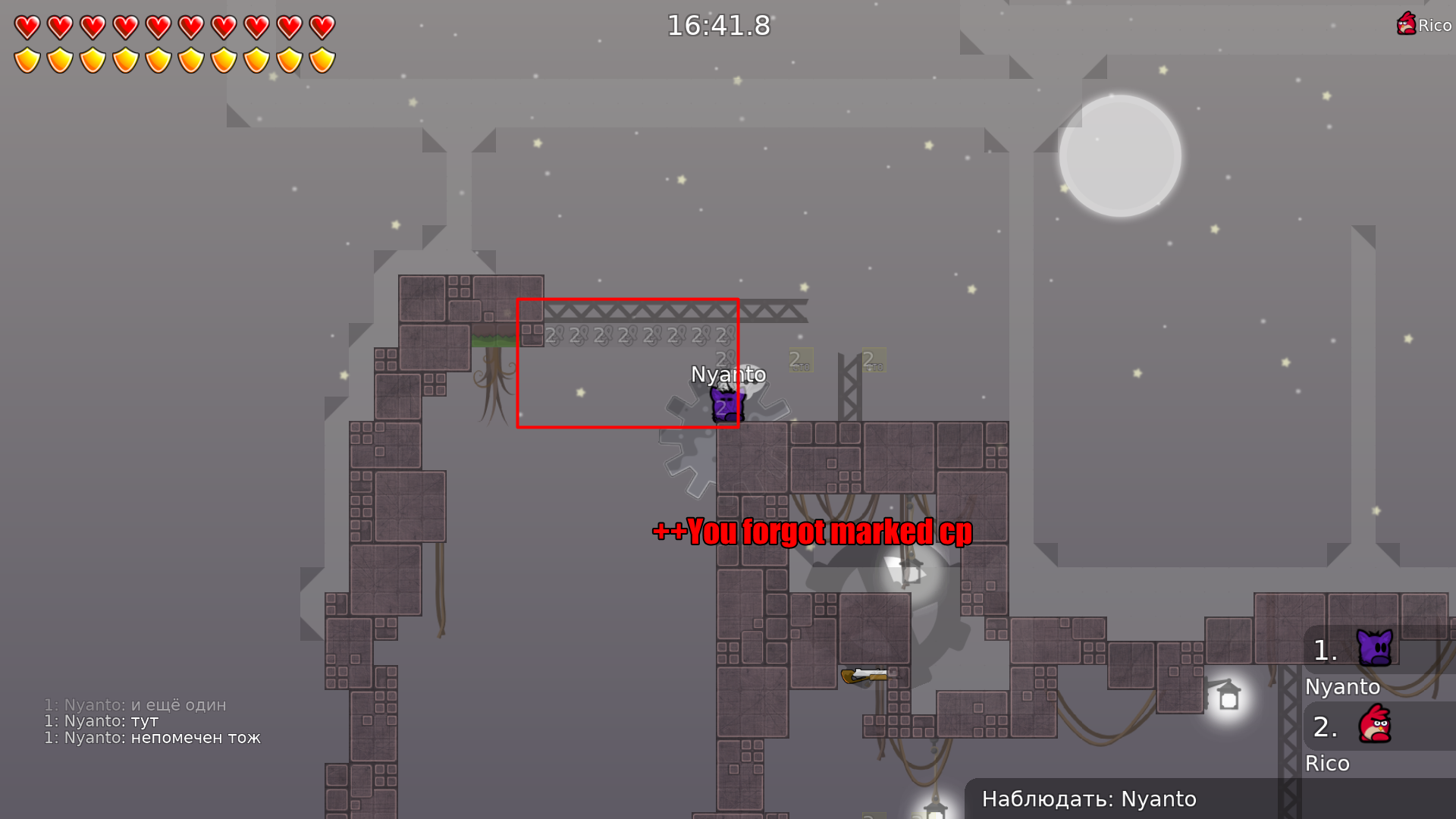This screenshot has width=1456, height=819.
Task: Select the chat message '1: Nyanto: тут'
Action: coord(101,720)
